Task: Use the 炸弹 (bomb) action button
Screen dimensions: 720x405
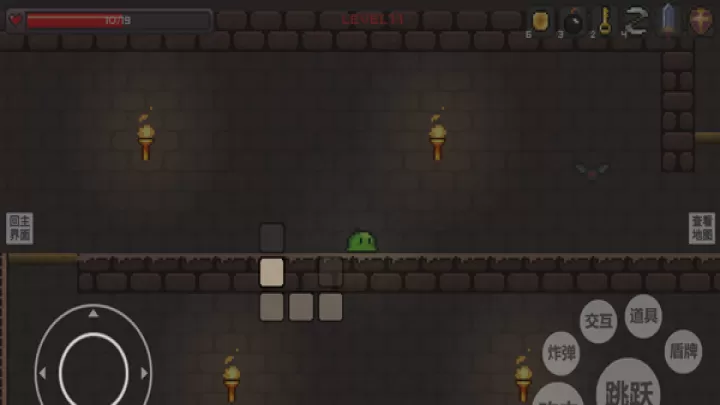Action: [561, 353]
